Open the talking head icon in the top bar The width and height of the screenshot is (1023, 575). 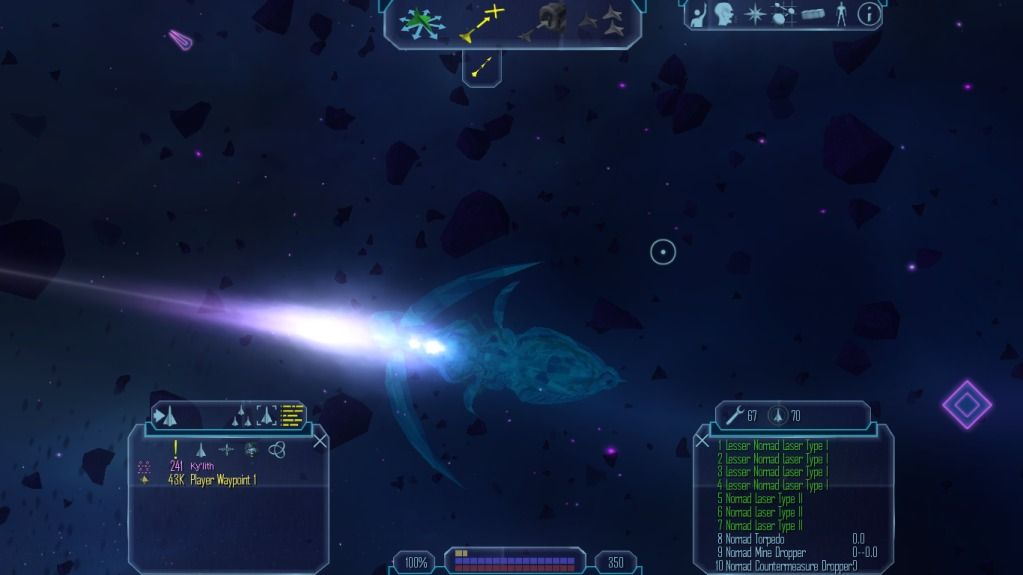click(x=724, y=14)
